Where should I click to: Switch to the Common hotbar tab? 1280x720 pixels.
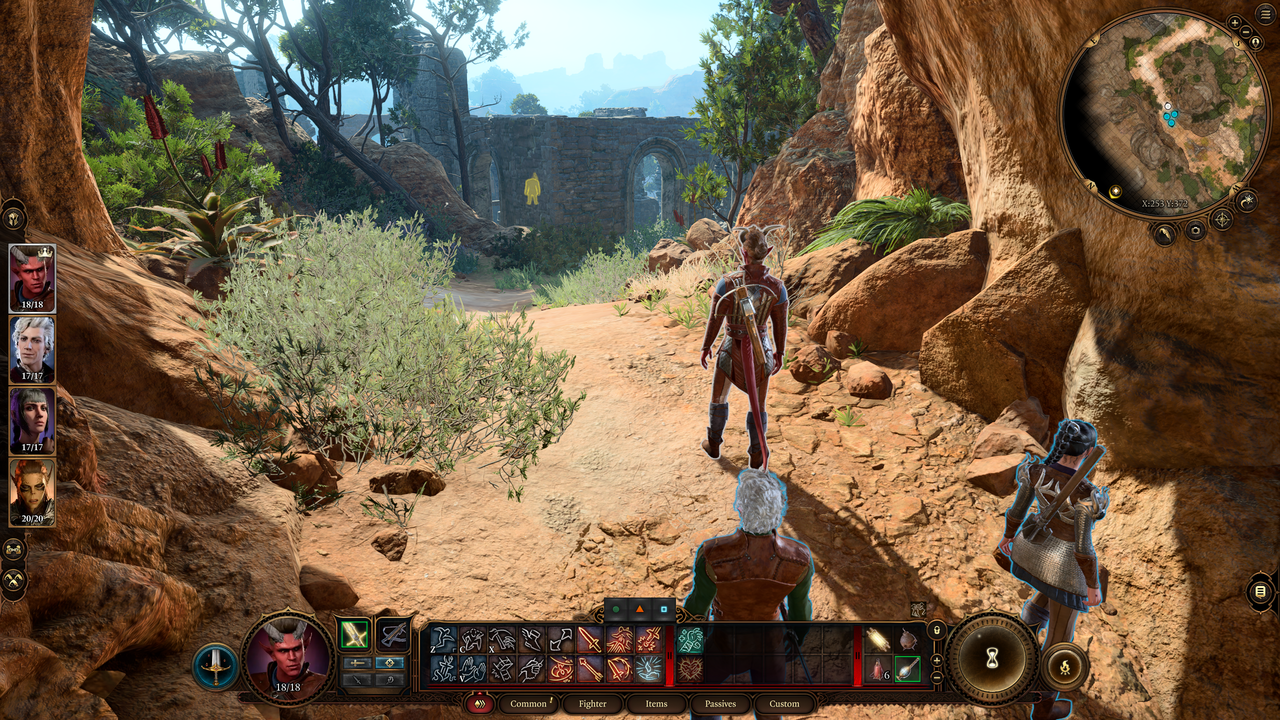point(528,704)
